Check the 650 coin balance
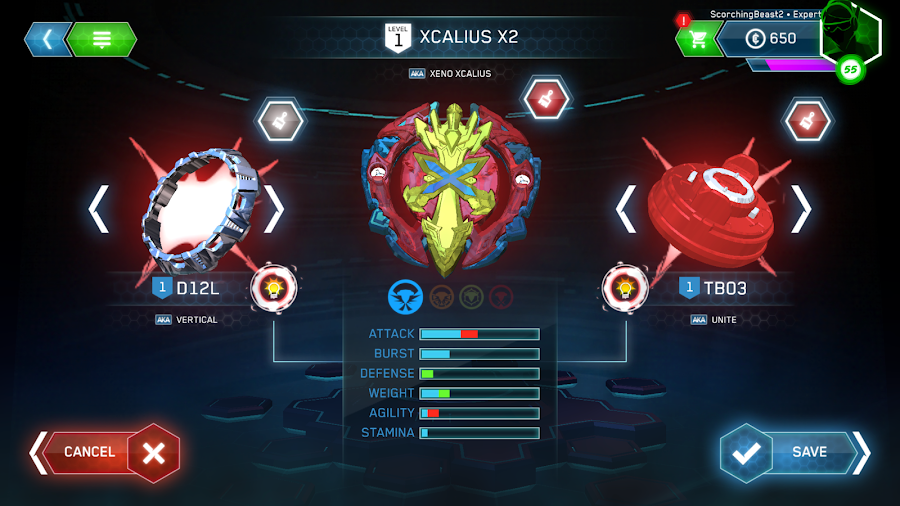This screenshot has width=900, height=506. (x=773, y=39)
